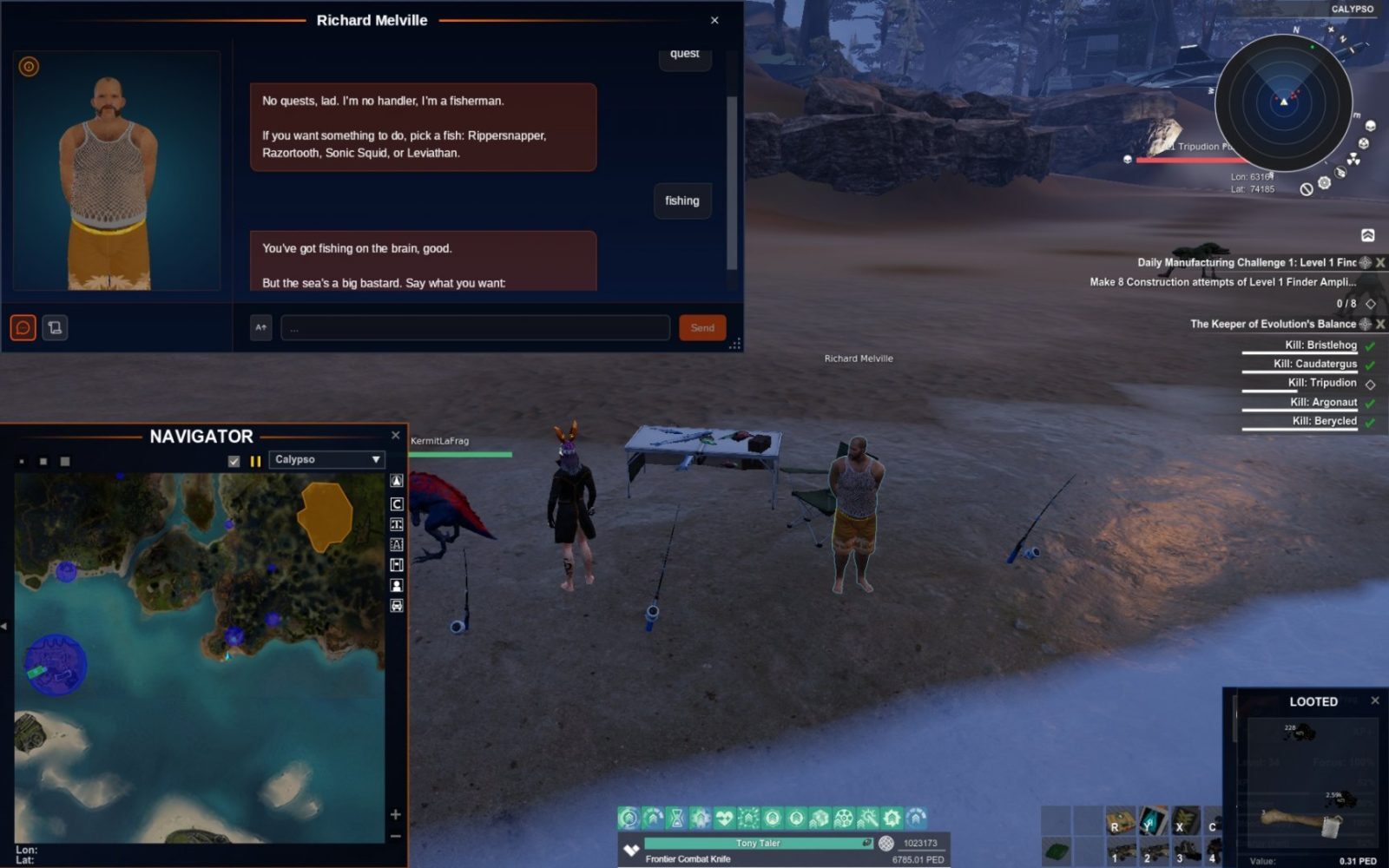Open the chat speech bubble icon
This screenshot has width=1389, height=868.
pyautogui.click(x=23, y=327)
